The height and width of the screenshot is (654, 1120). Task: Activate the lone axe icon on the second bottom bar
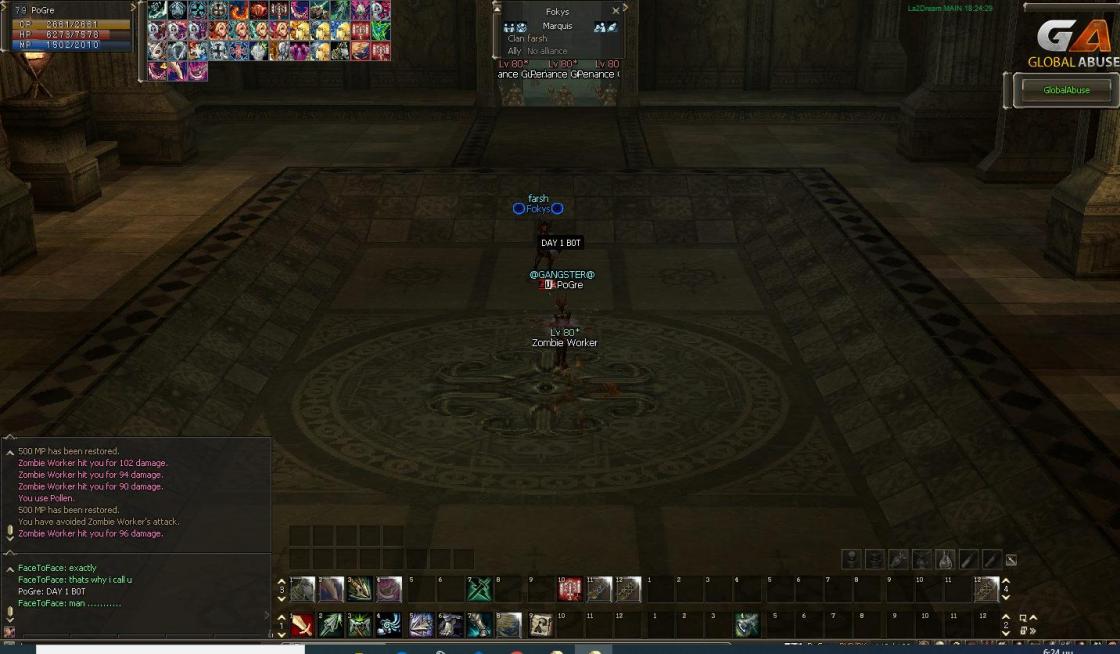coord(745,625)
